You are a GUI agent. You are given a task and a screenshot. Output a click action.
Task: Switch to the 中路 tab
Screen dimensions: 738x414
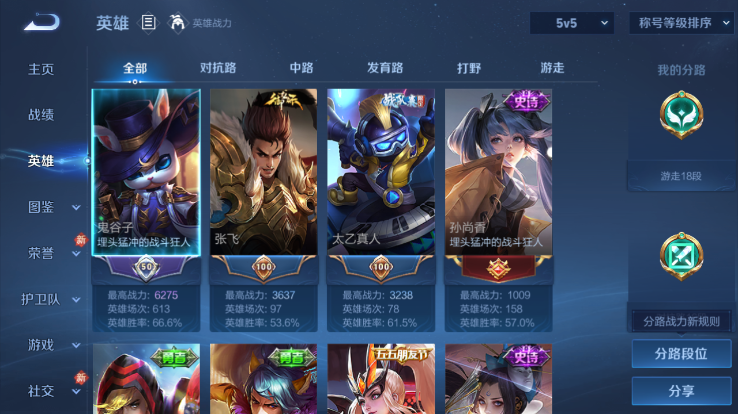(301, 68)
